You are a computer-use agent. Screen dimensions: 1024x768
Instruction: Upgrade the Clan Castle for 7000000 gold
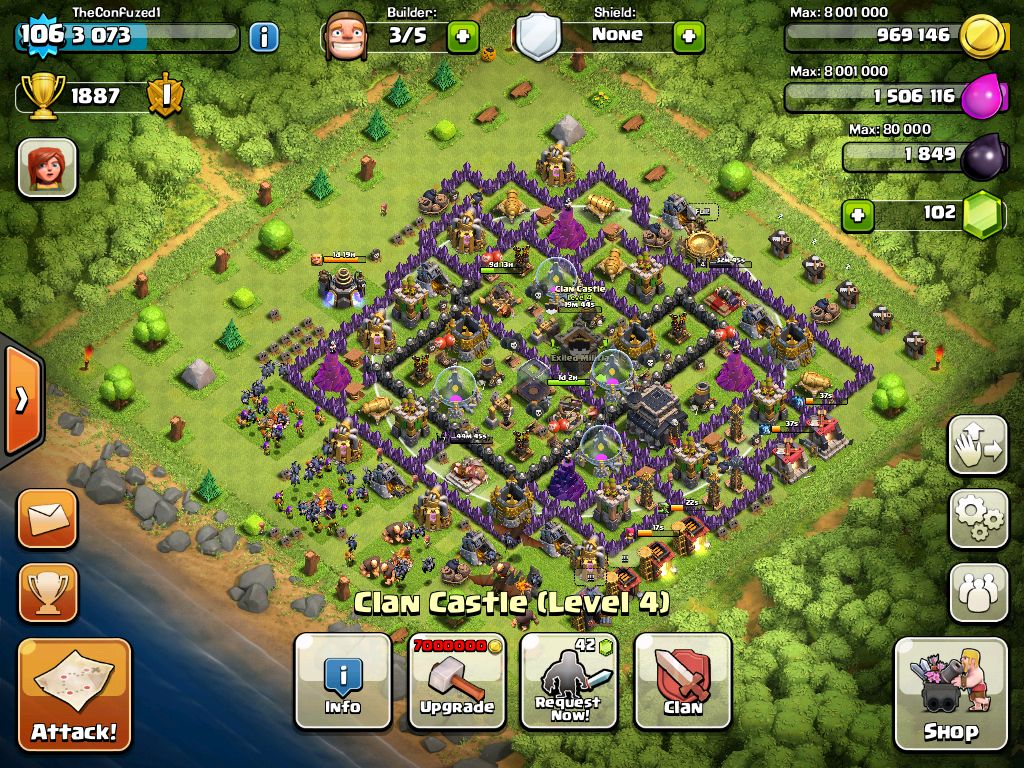point(457,681)
